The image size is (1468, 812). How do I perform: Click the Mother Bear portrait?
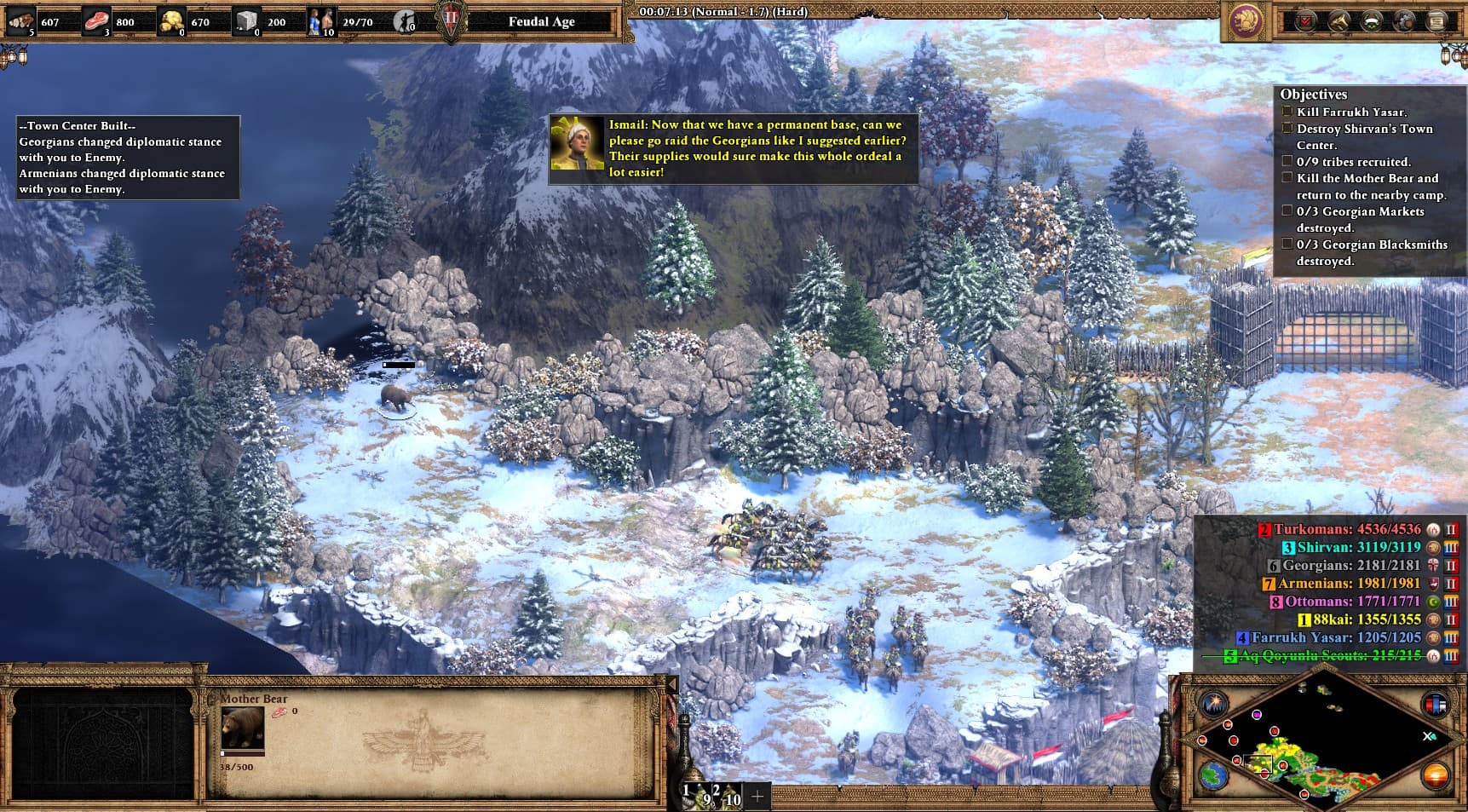click(x=242, y=728)
